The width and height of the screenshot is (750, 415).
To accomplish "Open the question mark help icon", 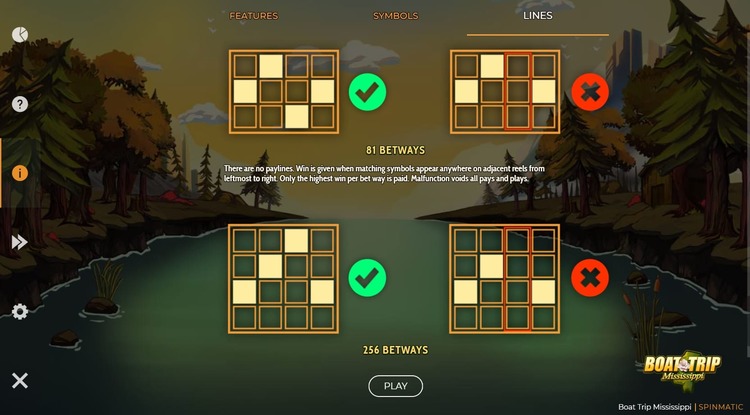I will (20, 104).
